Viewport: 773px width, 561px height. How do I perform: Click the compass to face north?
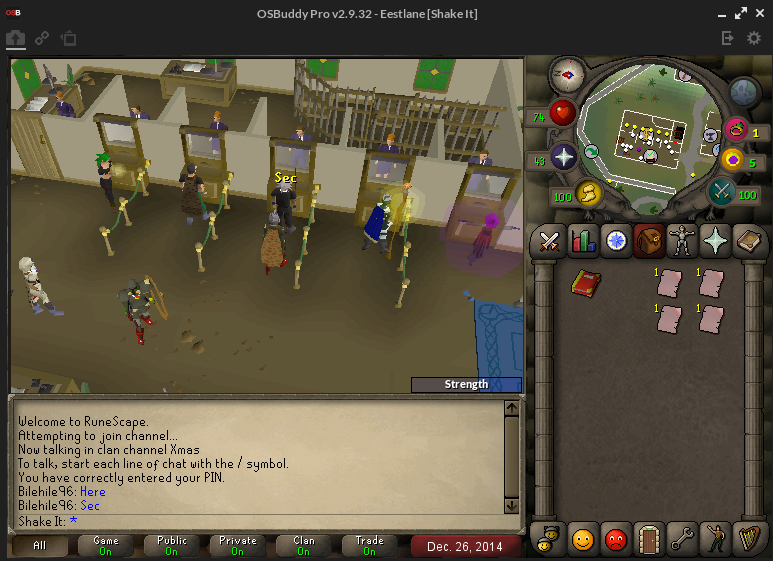567,74
